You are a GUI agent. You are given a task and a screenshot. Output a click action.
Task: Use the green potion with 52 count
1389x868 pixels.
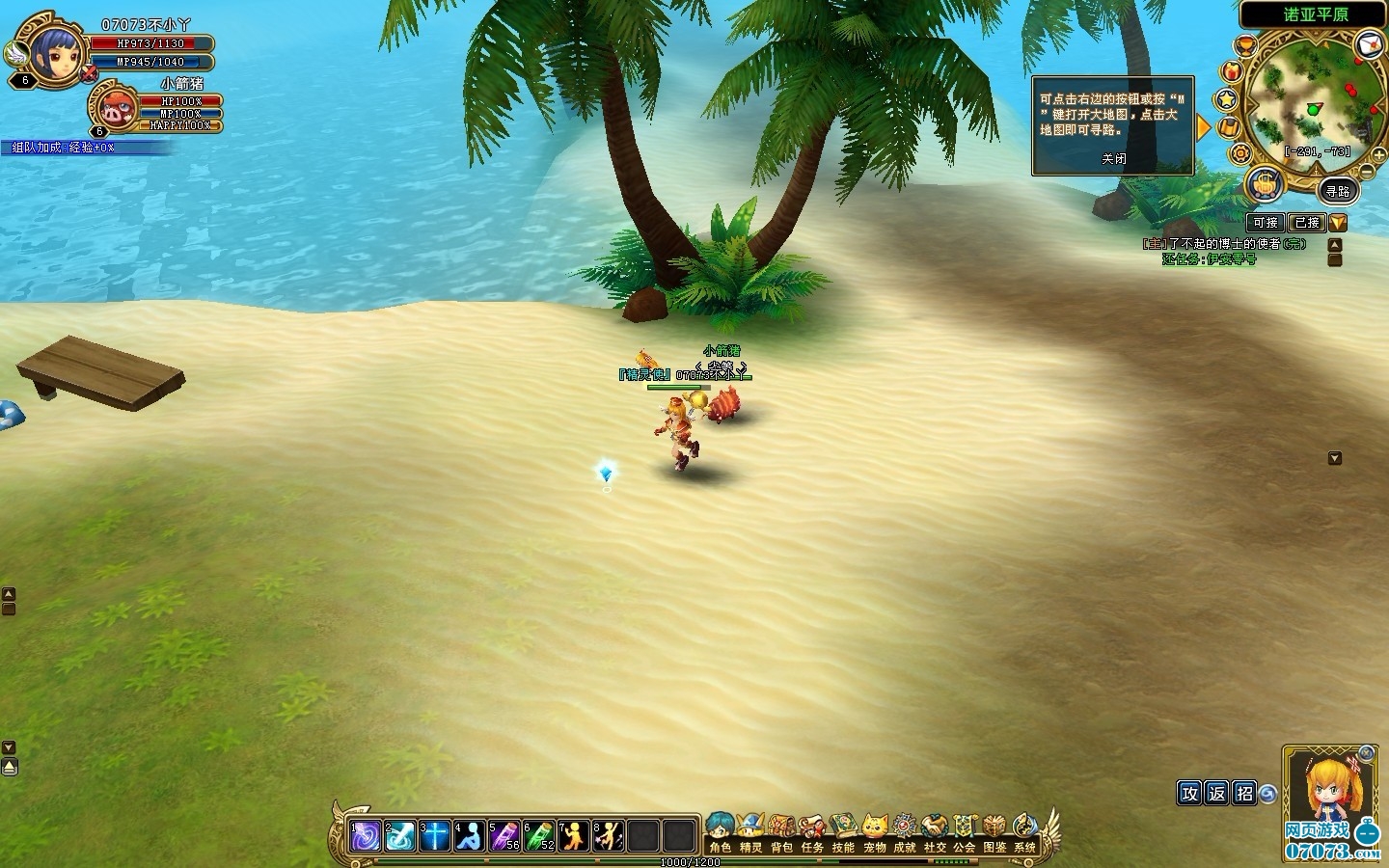538,835
